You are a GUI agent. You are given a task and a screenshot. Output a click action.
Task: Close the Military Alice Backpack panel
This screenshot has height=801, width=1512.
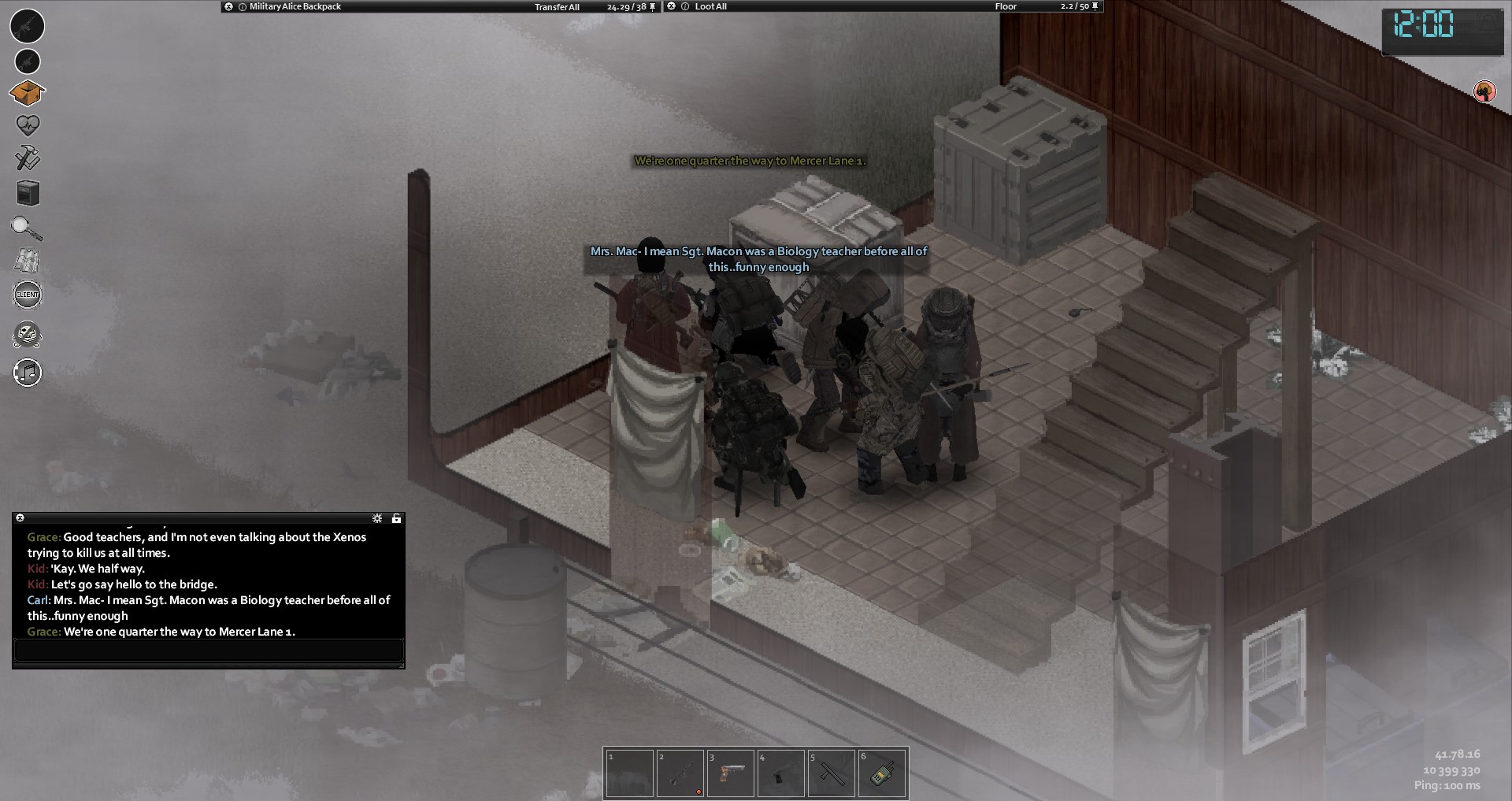228,6
